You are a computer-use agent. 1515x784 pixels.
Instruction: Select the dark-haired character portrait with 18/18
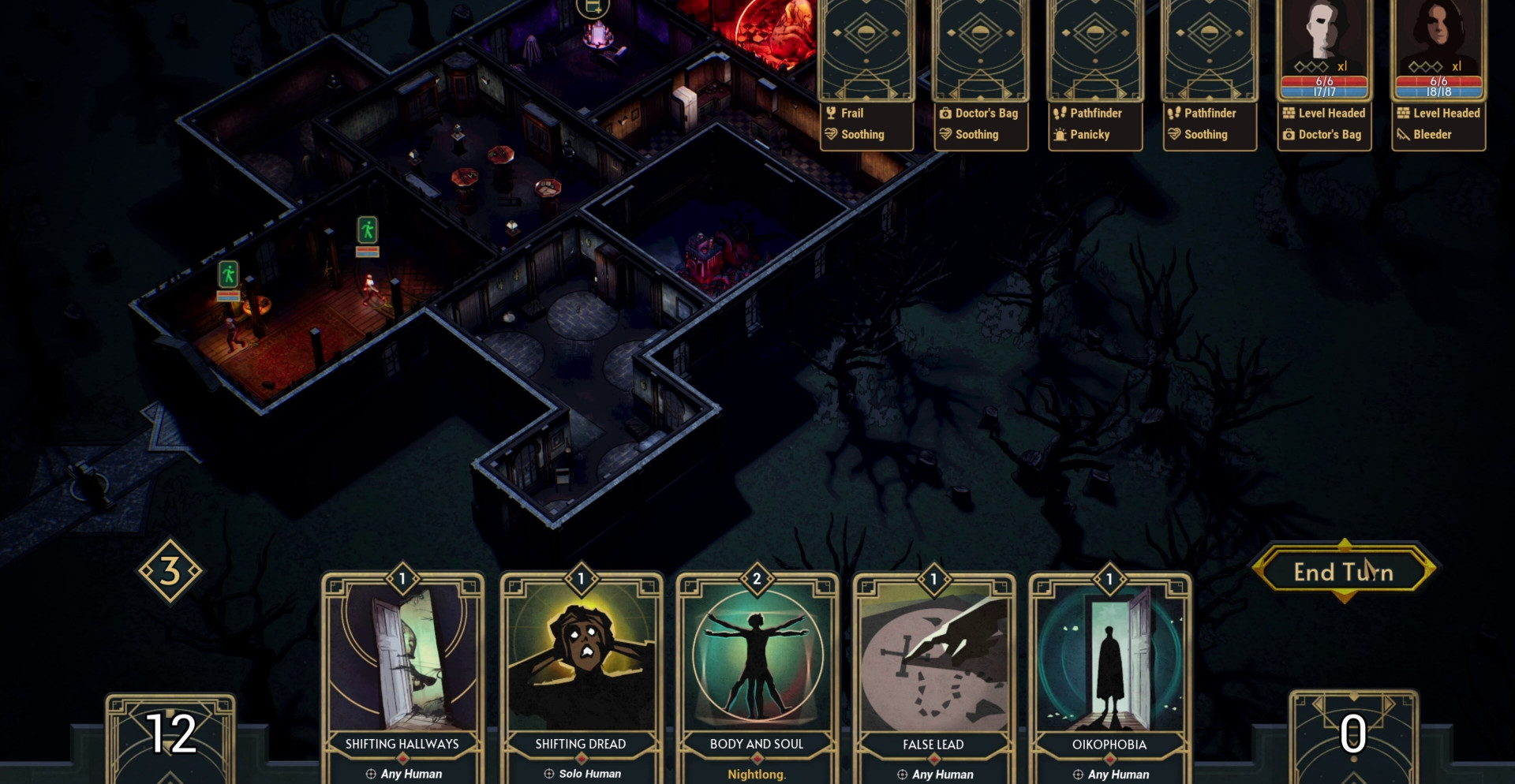(x=1438, y=49)
